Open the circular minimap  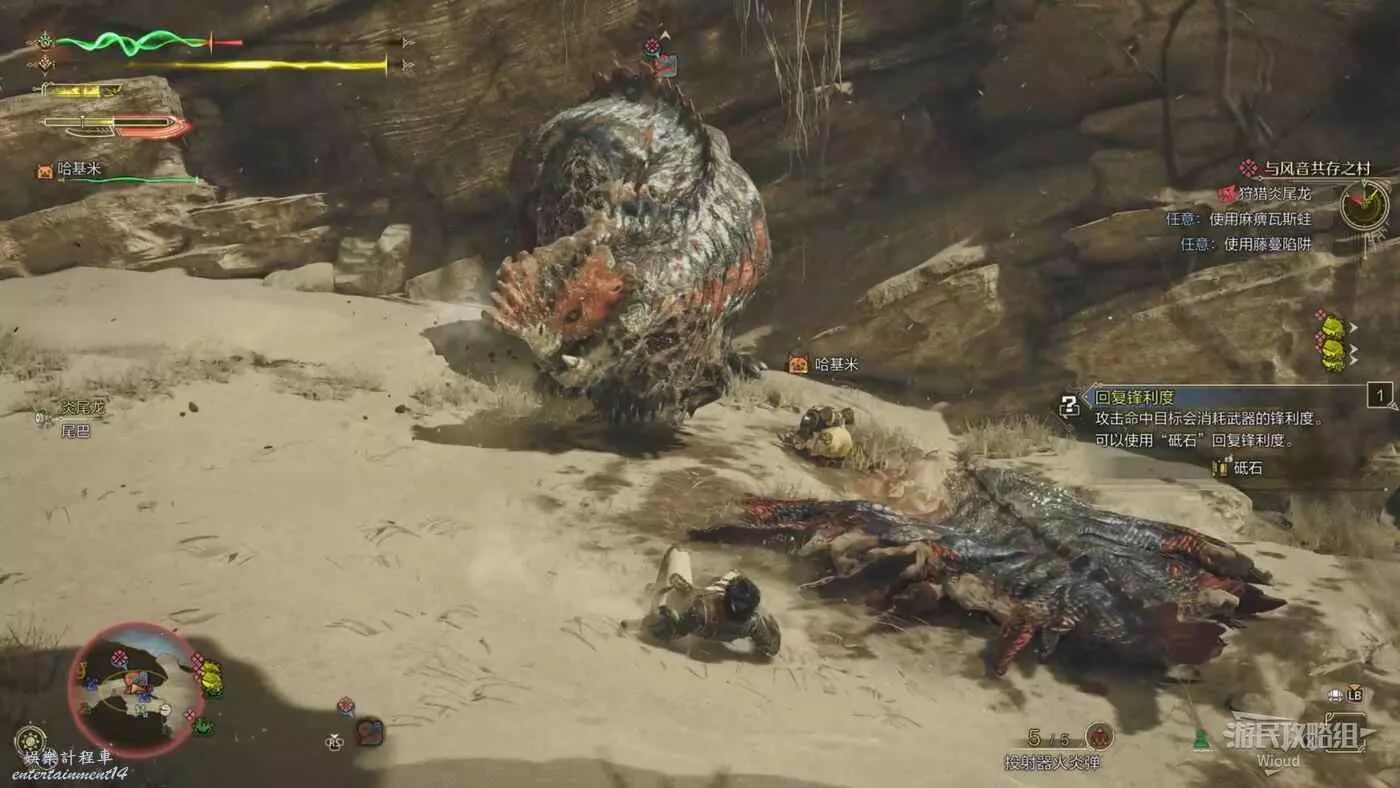point(135,690)
